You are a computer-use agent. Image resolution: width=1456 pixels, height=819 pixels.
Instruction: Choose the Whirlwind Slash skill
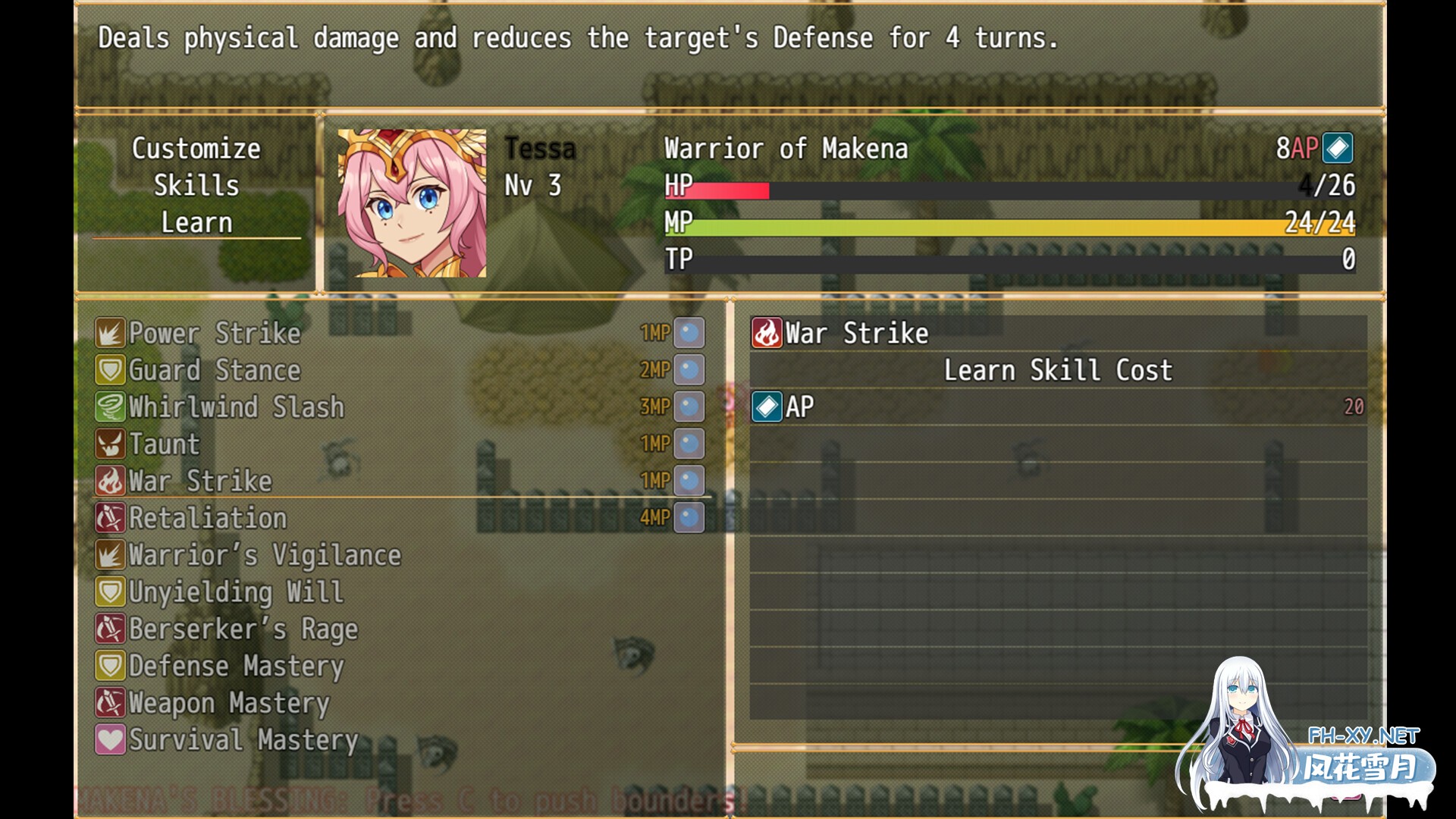click(x=236, y=407)
